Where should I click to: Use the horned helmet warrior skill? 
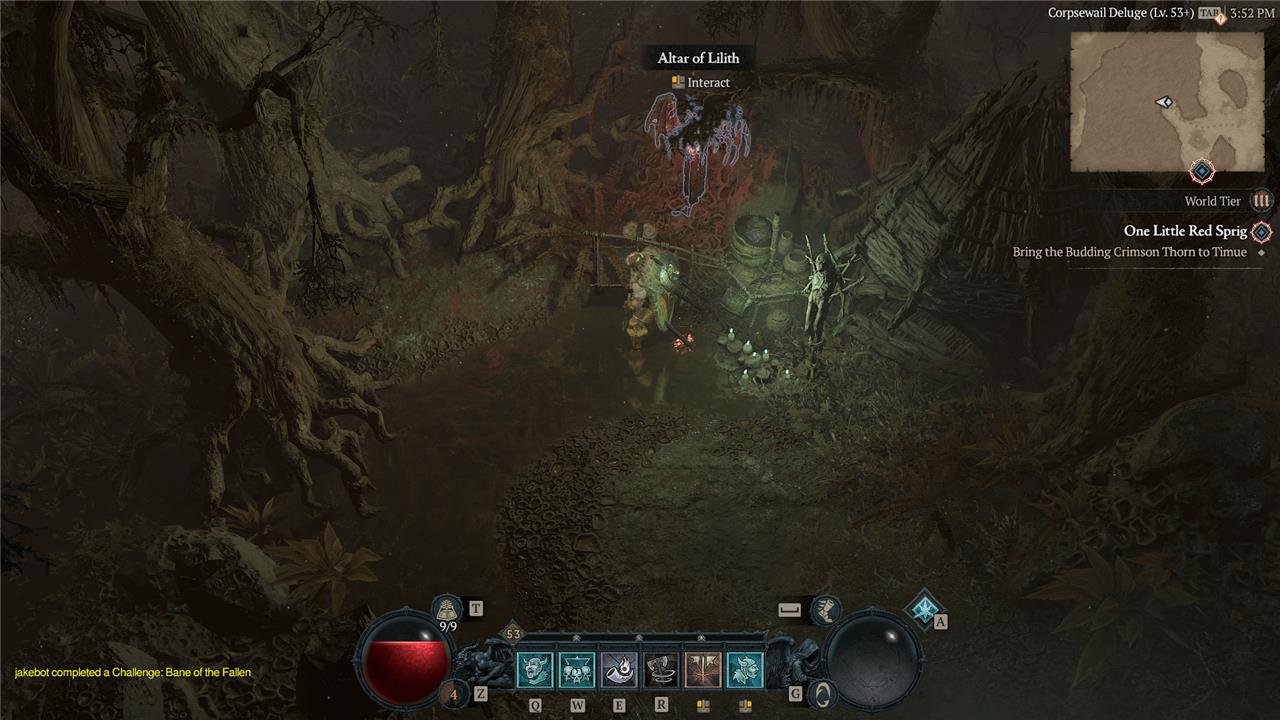(745, 670)
